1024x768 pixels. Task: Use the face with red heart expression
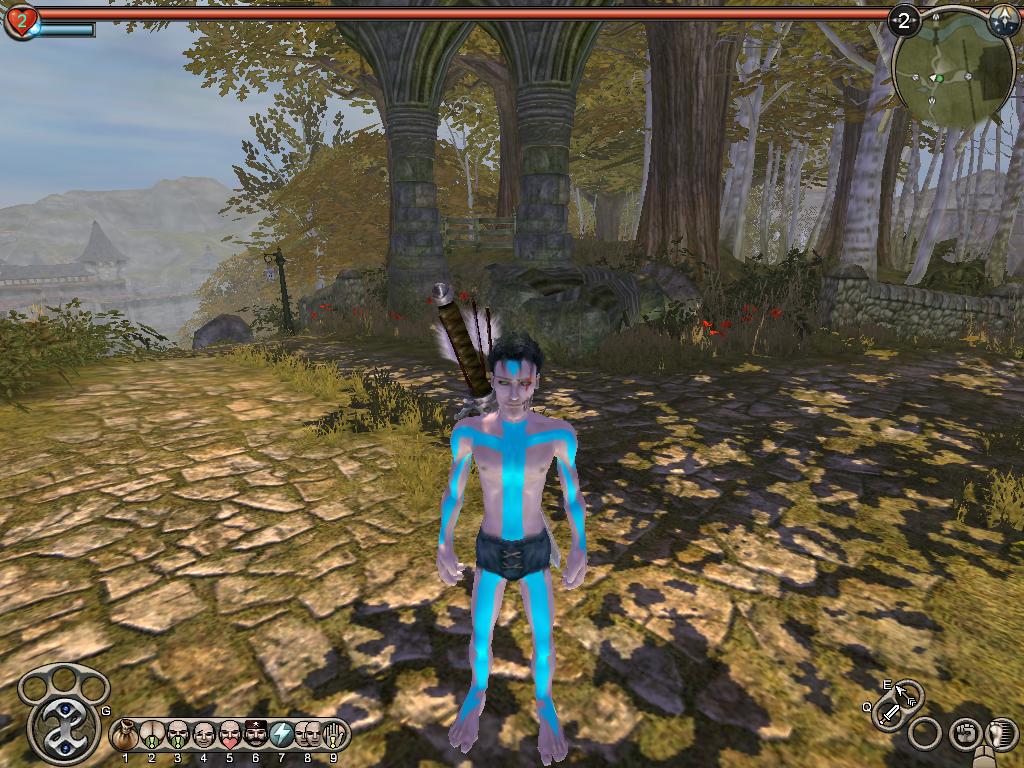(x=230, y=736)
